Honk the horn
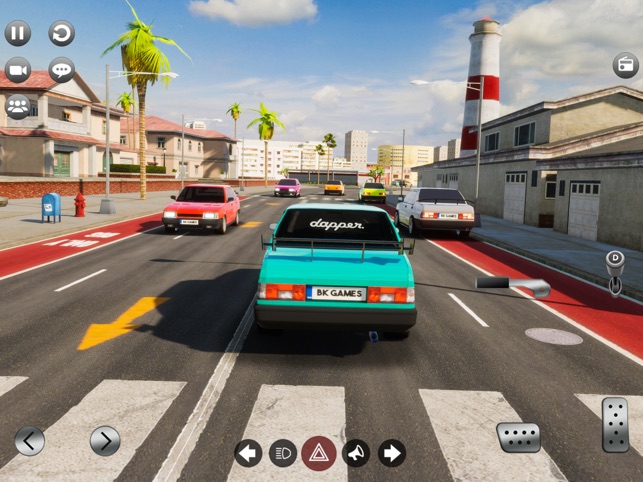The width and height of the screenshot is (643, 482). point(355,453)
